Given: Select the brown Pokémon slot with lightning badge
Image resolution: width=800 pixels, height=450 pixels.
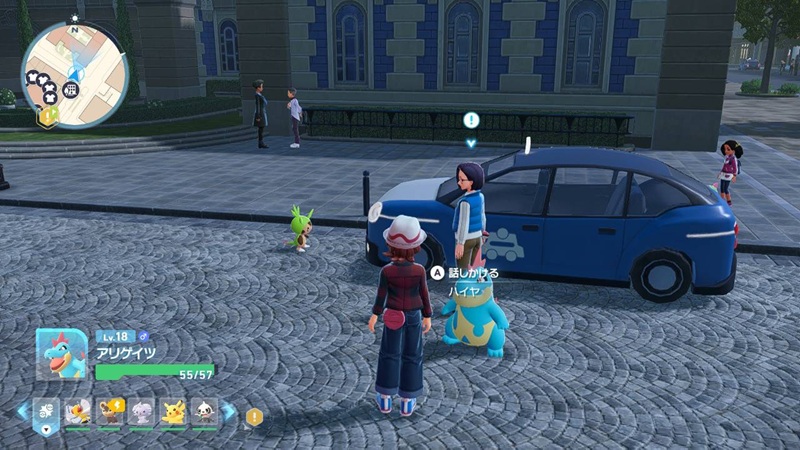Looking at the screenshot, I should click(110, 412).
